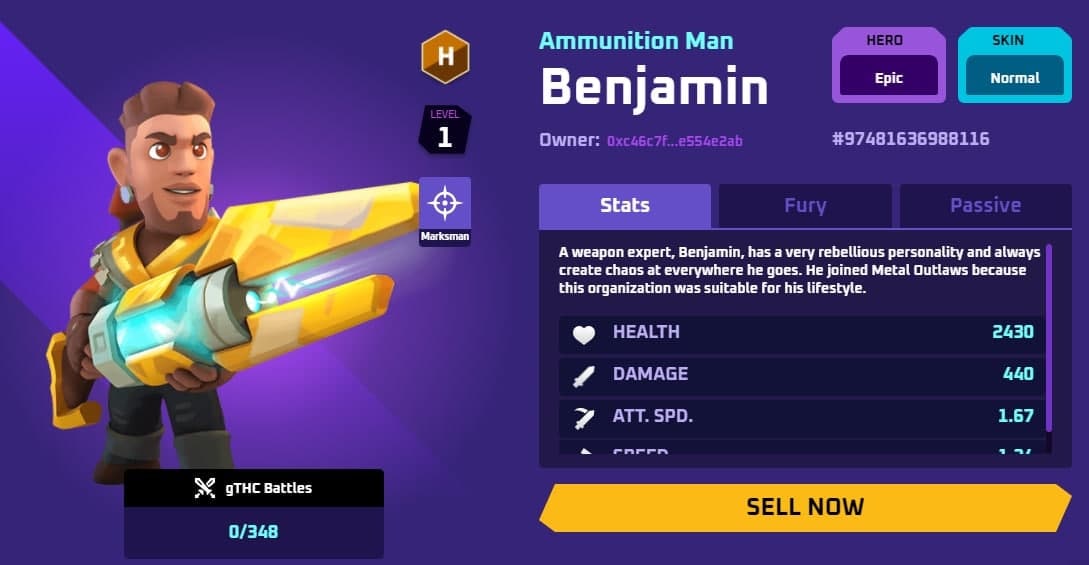
Task: Click the SELL NOW button
Action: point(805,507)
